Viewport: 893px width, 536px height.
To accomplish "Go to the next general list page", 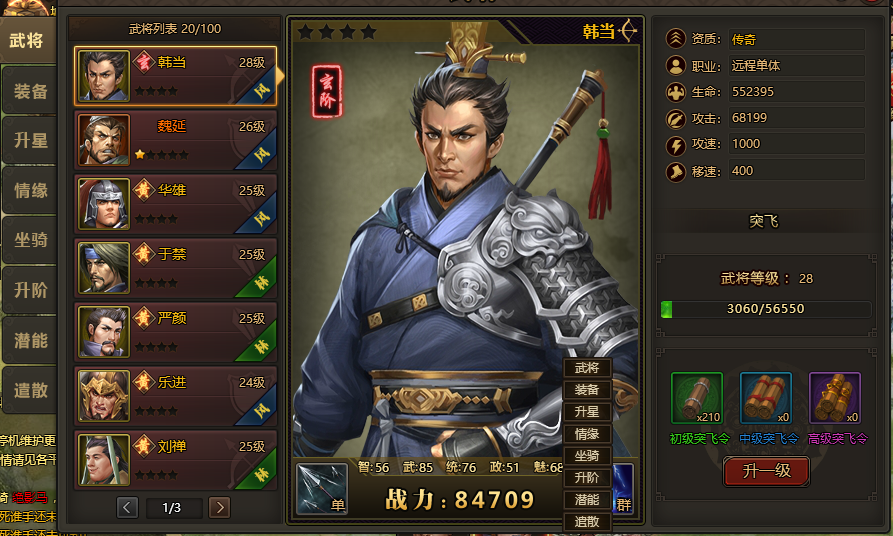I will click(x=219, y=508).
